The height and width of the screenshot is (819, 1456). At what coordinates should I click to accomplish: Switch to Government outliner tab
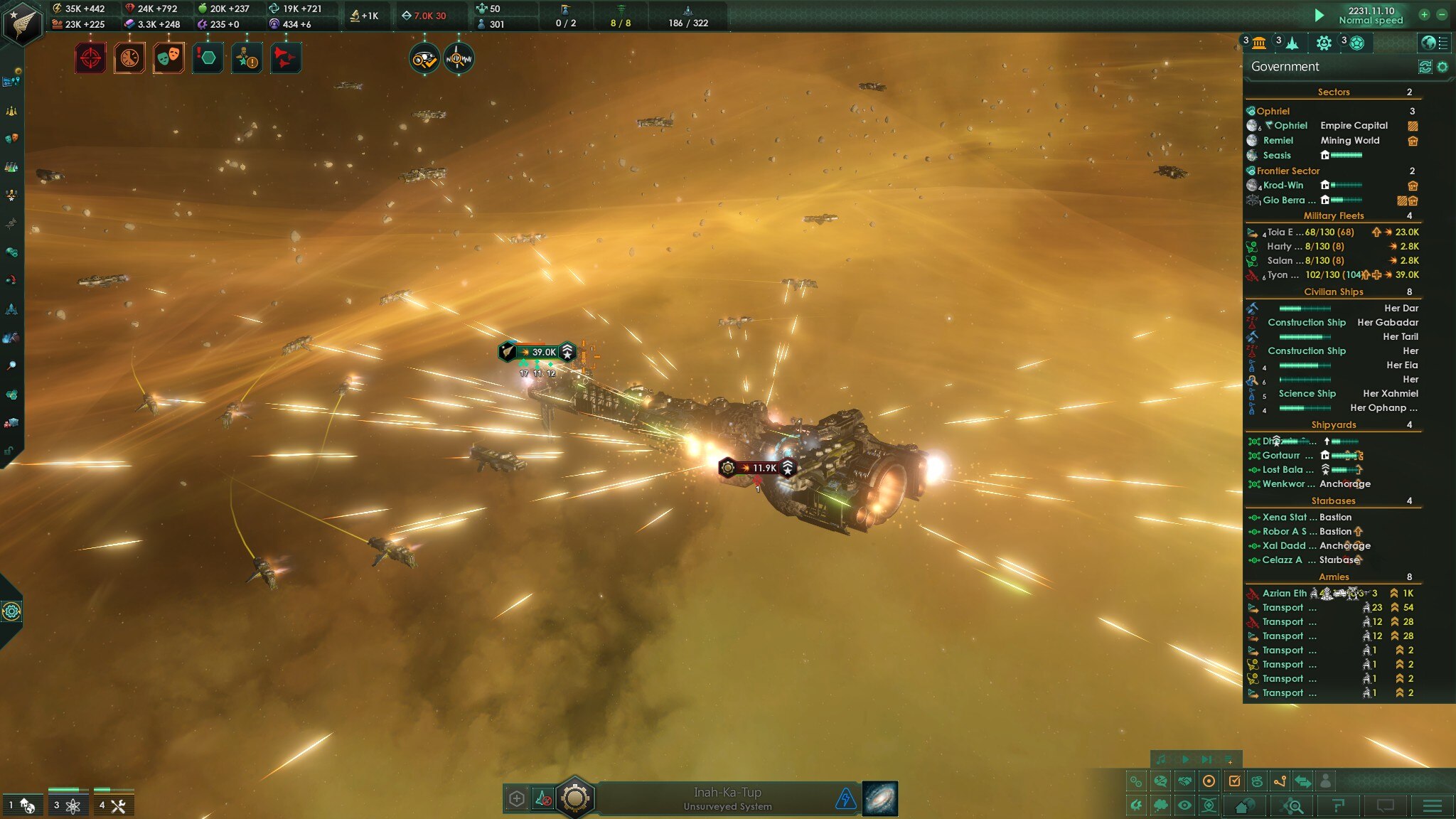click(1259, 43)
